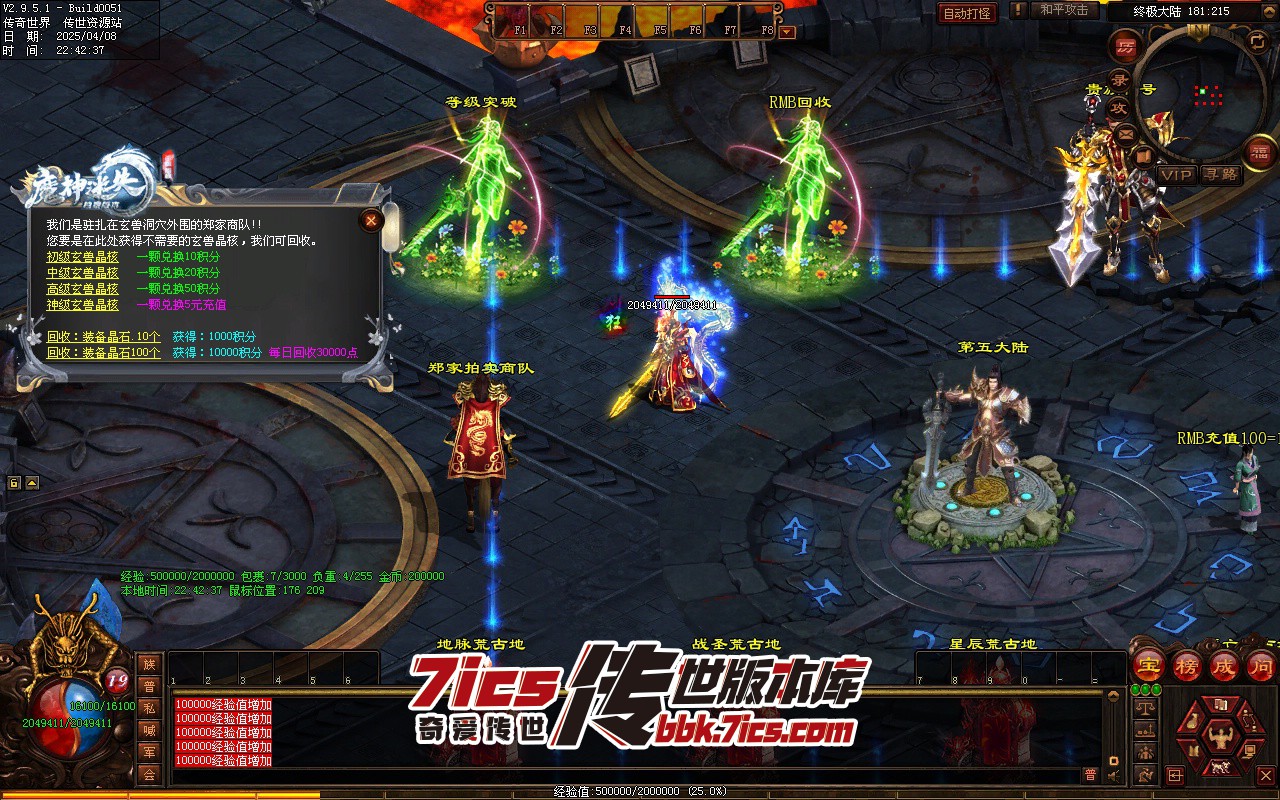Open the 宝 treasure shop orb
This screenshot has width=1280, height=800.
1150,667
